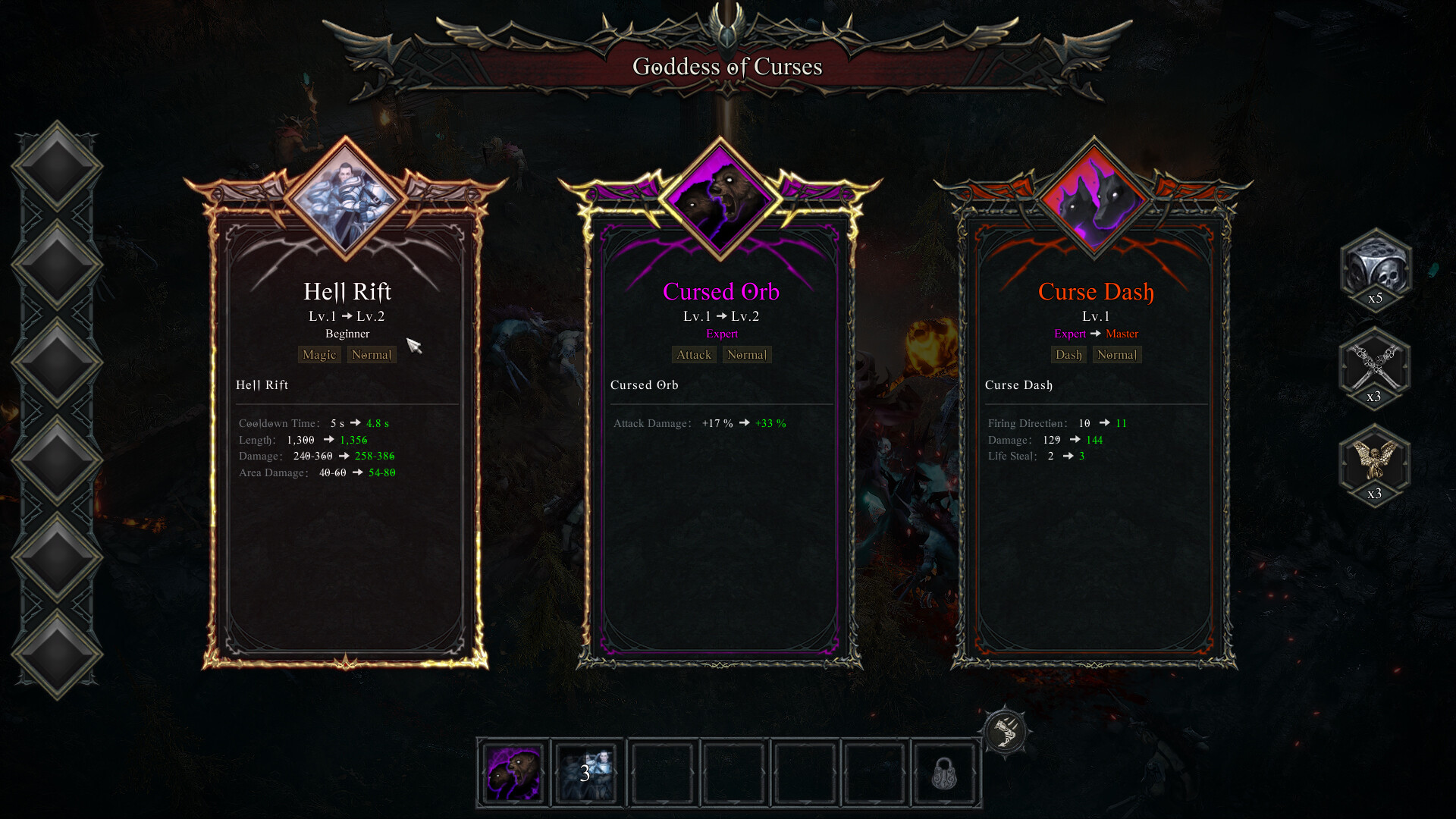Open the locked padlock inventory slot
Viewport: 1456px width, 819px height.
pyautogui.click(x=945, y=773)
